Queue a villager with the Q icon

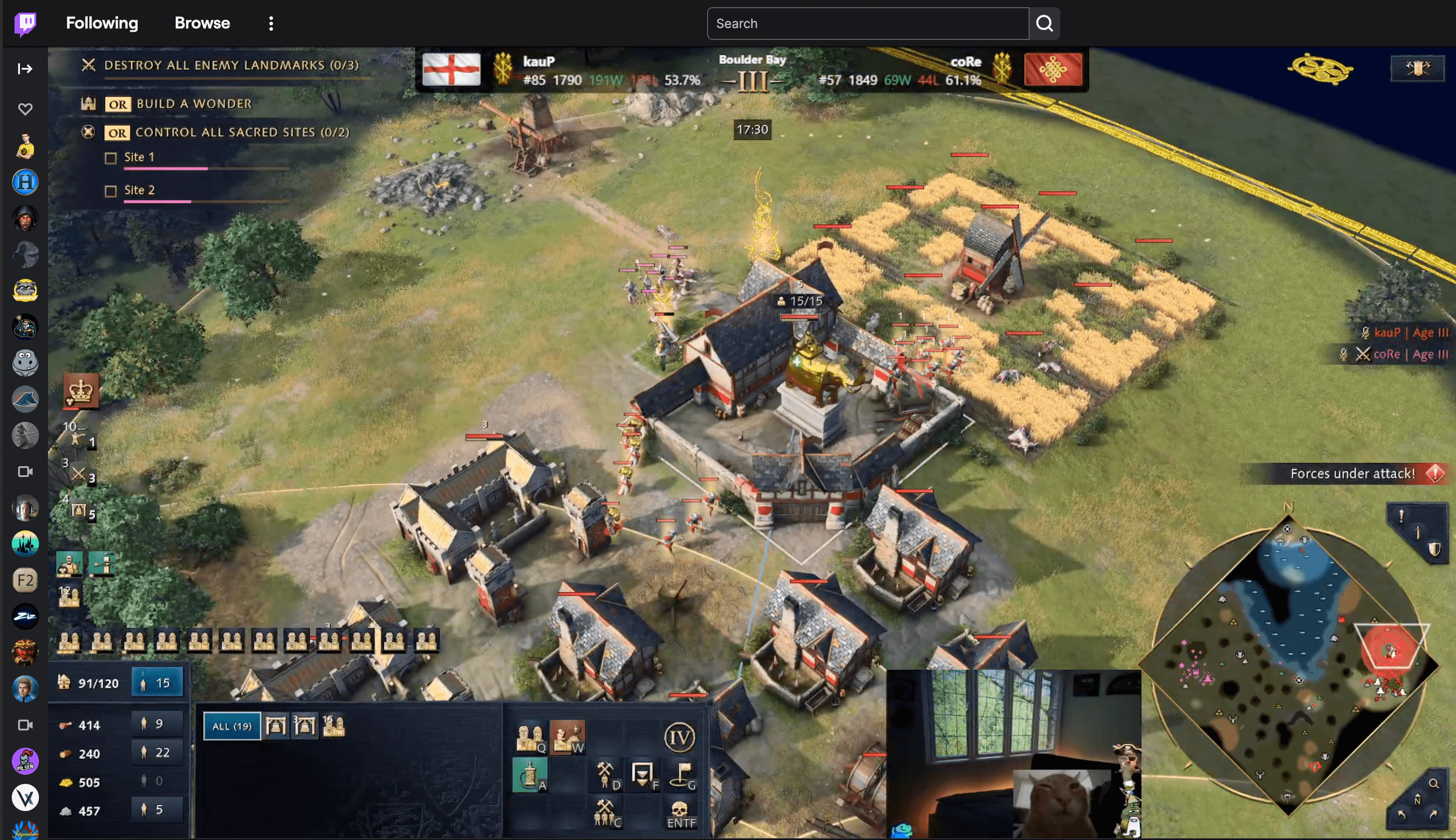tap(530, 738)
